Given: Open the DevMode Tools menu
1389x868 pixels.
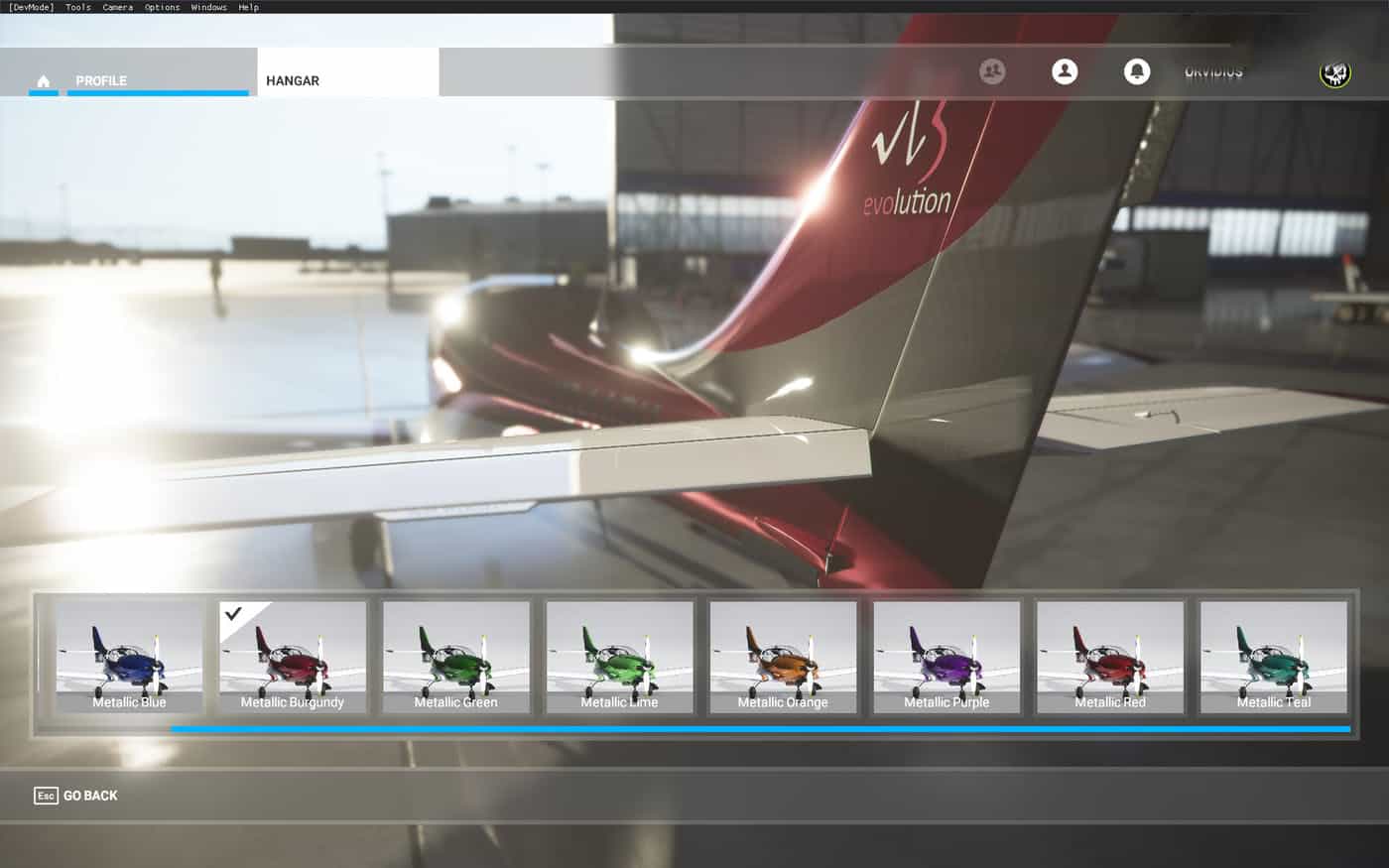Looking at the screenshot, I should pyautogui.click(x=78, y=7).
